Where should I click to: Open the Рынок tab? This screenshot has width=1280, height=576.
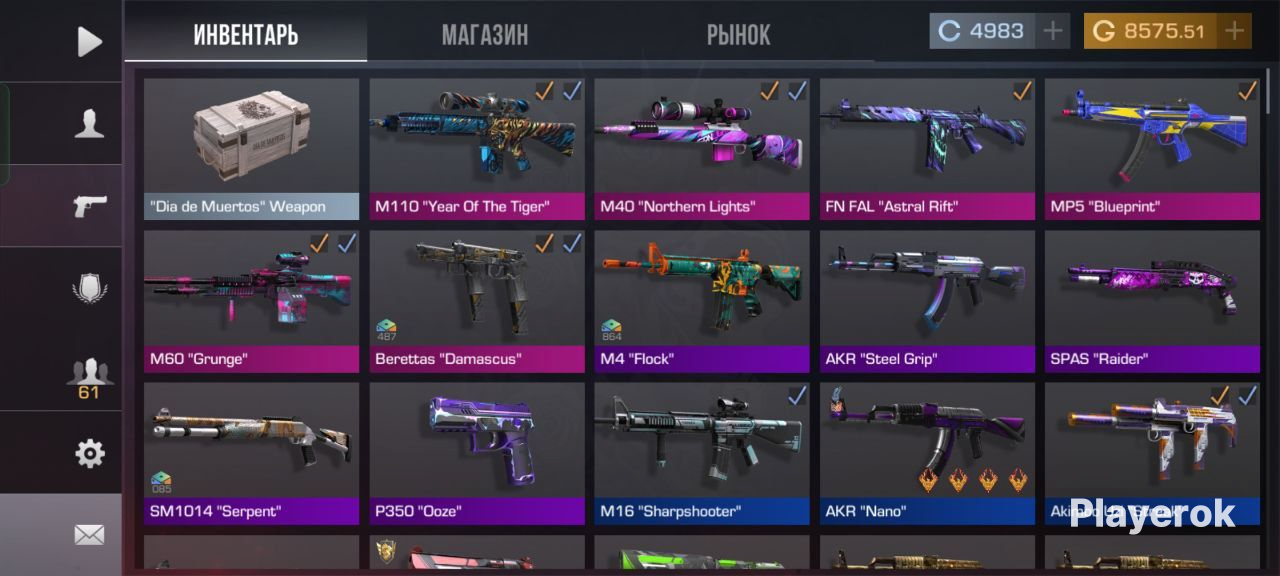pyautogui.click(x=738, y=35)
